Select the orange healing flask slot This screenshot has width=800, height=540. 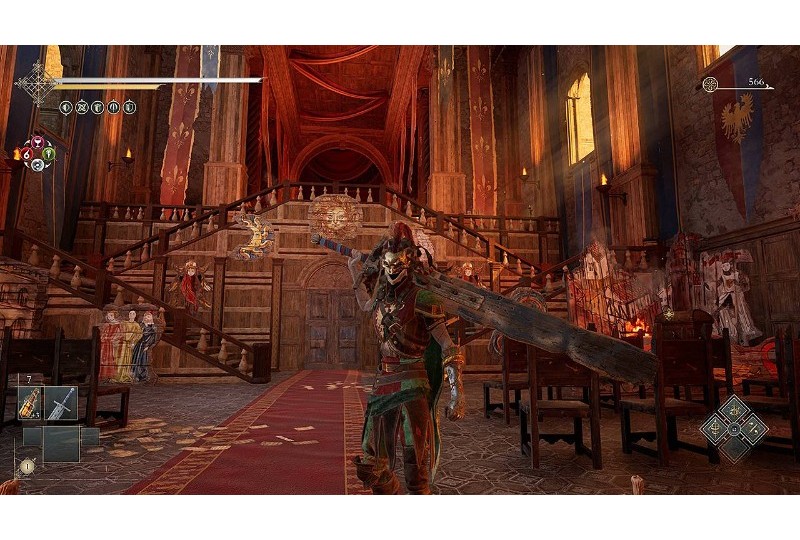[29, 403]
